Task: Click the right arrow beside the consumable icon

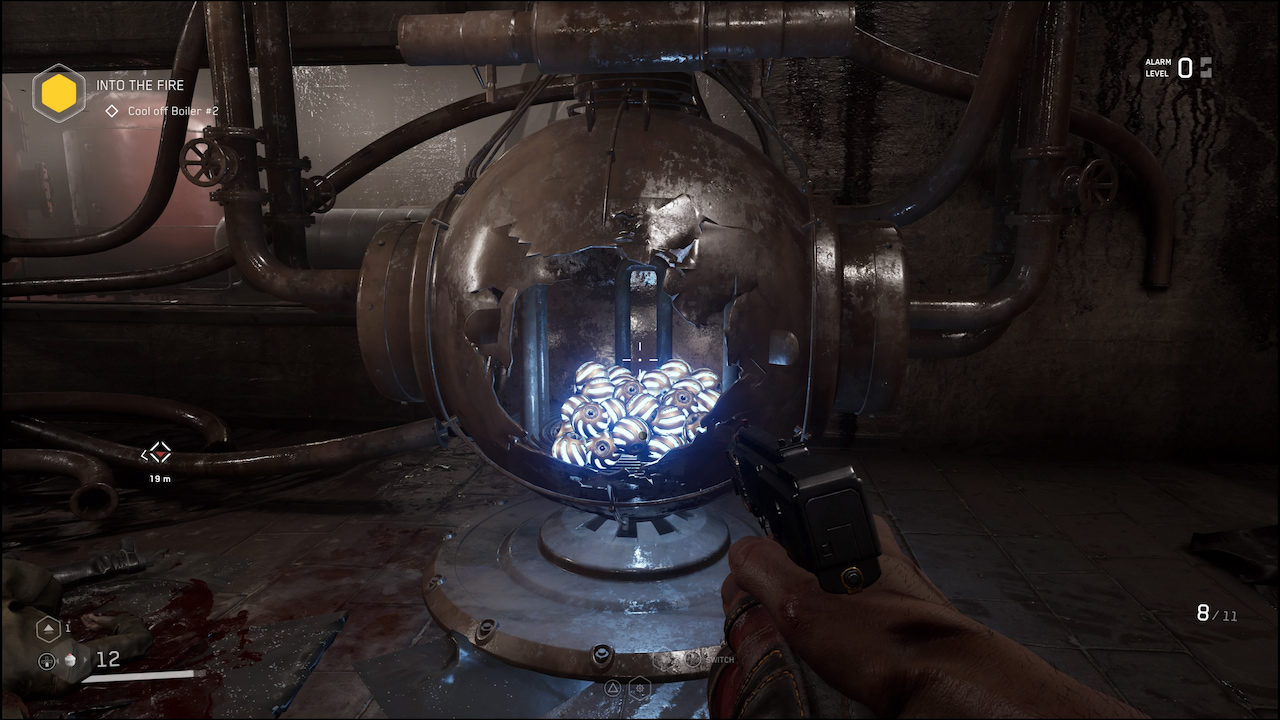Action: (85, 659)
